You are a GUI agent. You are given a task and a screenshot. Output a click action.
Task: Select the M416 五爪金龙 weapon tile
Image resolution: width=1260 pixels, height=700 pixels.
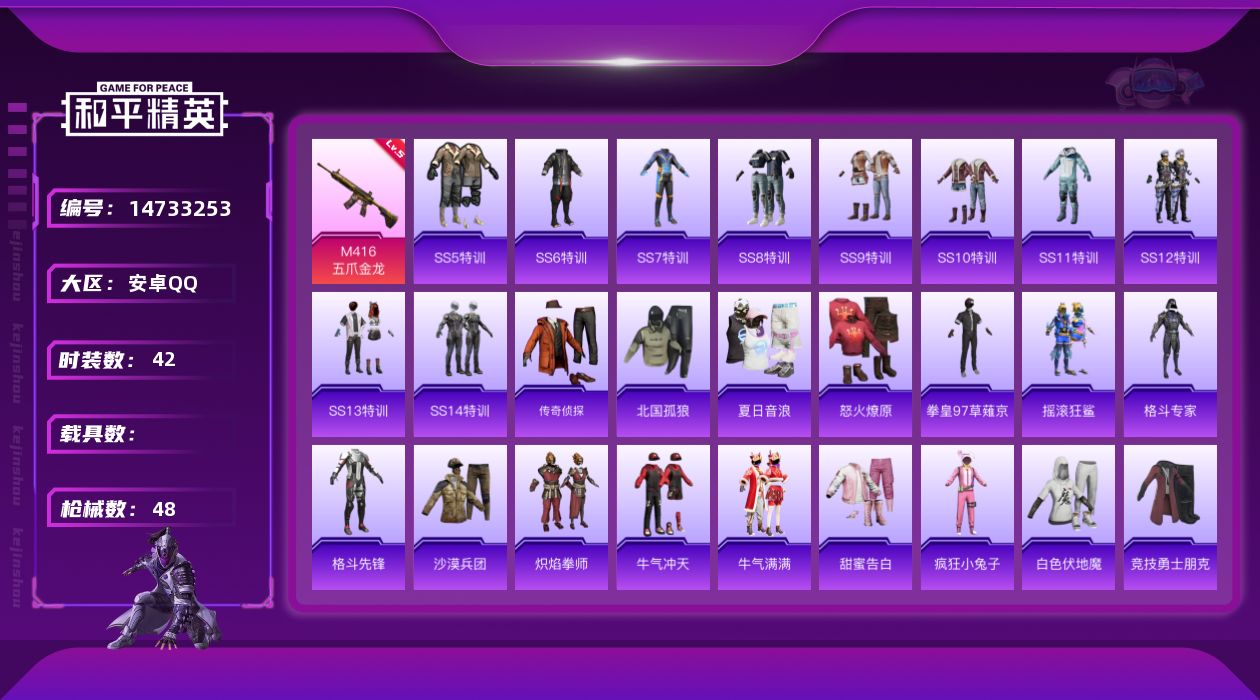358,211
